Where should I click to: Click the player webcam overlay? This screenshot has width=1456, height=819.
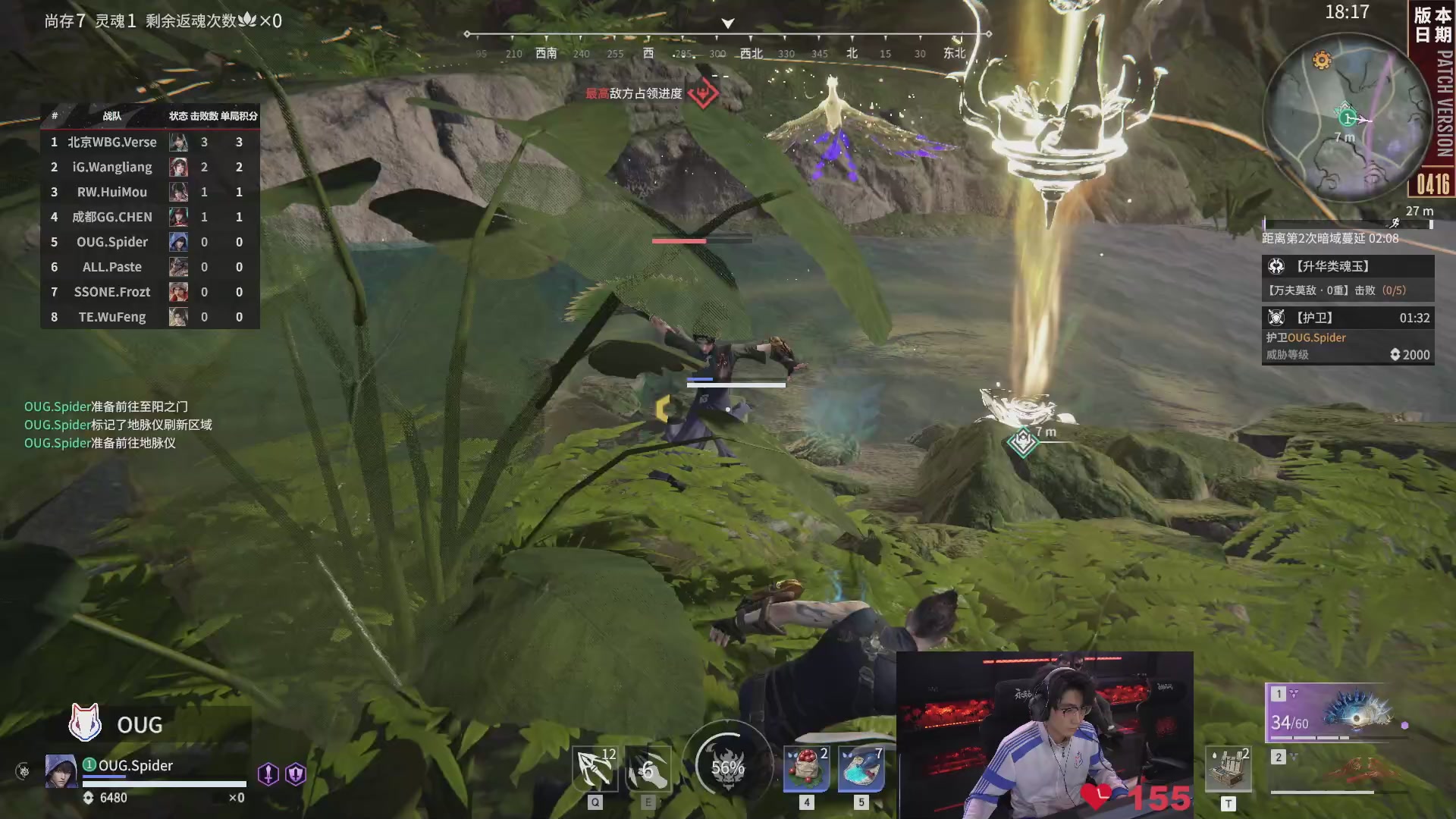[1044, 734]
